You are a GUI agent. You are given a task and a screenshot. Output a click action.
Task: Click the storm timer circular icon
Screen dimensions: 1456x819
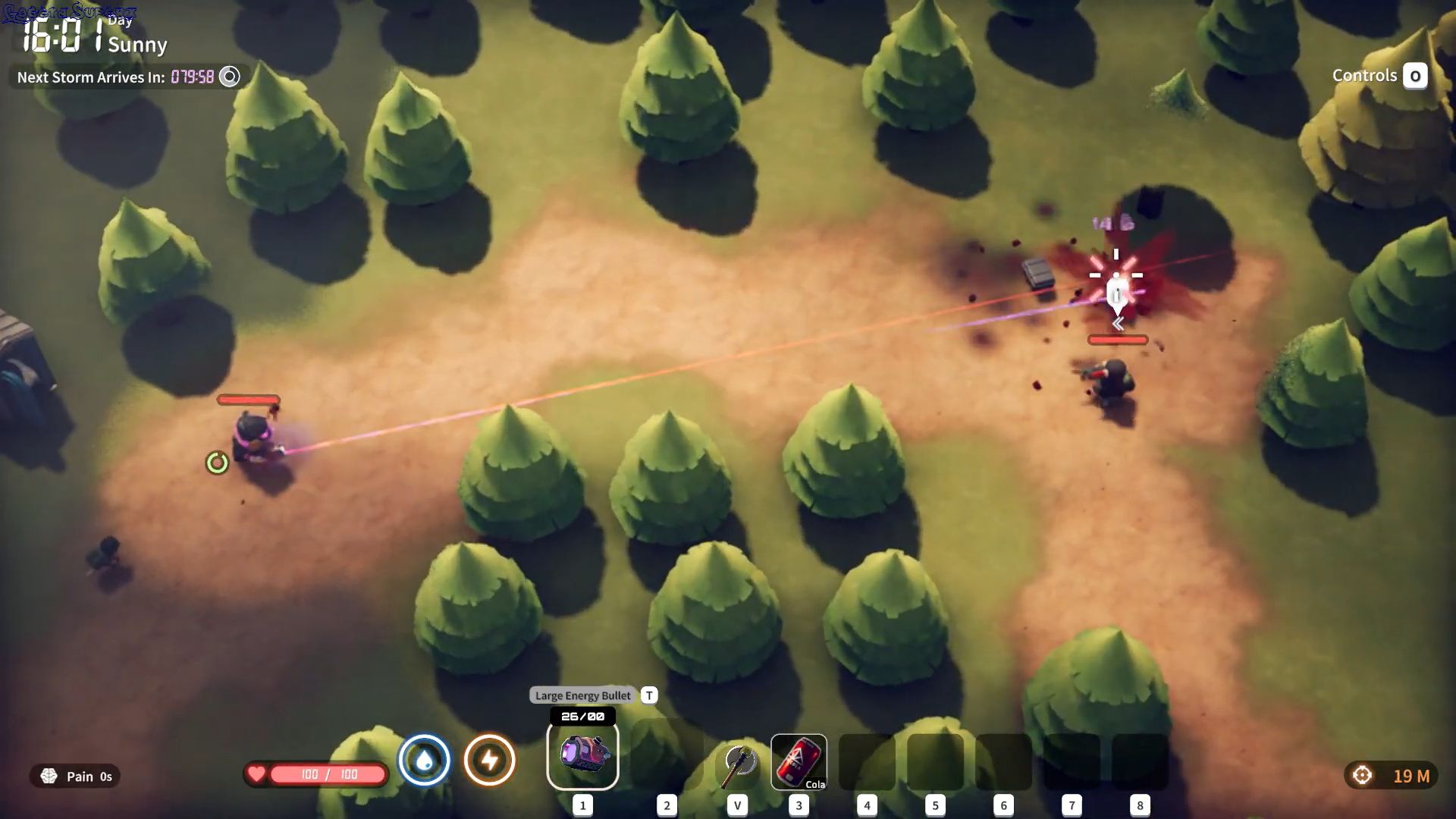click(228, 77)
